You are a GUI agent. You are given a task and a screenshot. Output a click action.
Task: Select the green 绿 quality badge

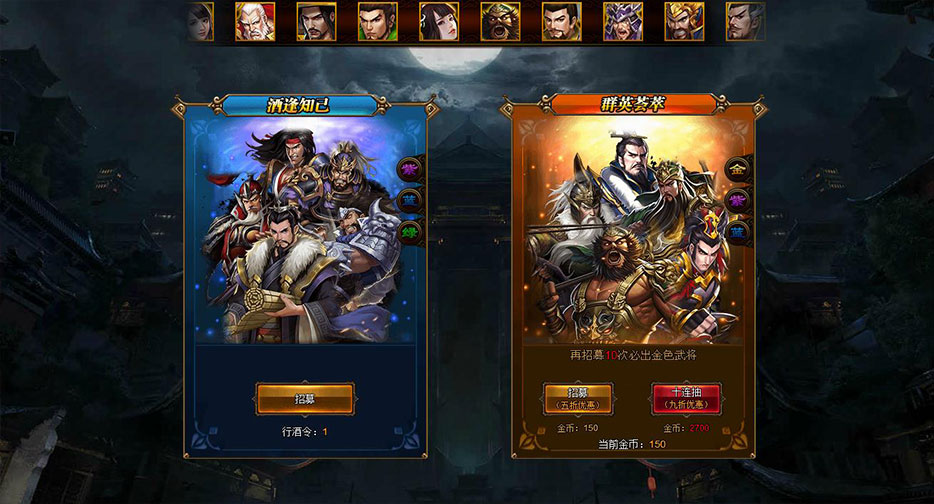point(409,232)
